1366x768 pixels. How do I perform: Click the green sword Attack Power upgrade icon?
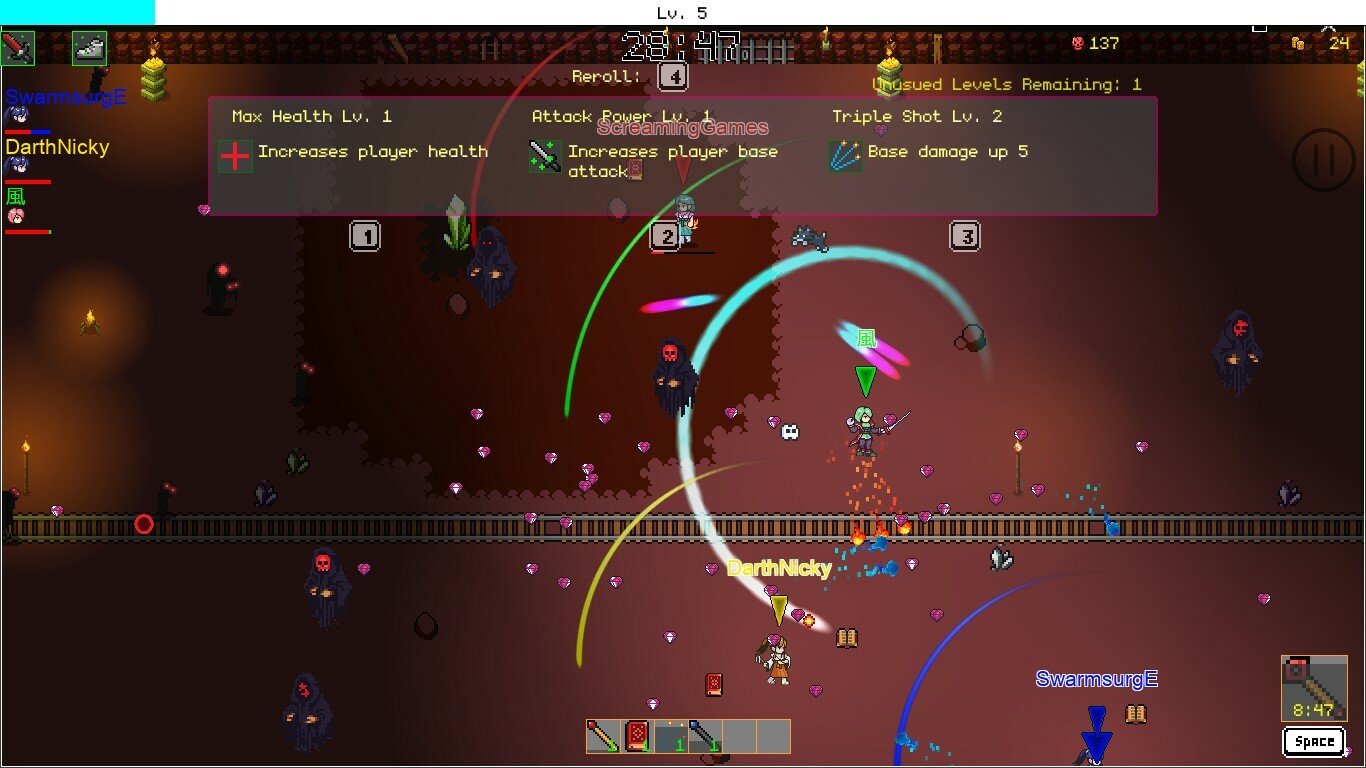click(543, 157)
